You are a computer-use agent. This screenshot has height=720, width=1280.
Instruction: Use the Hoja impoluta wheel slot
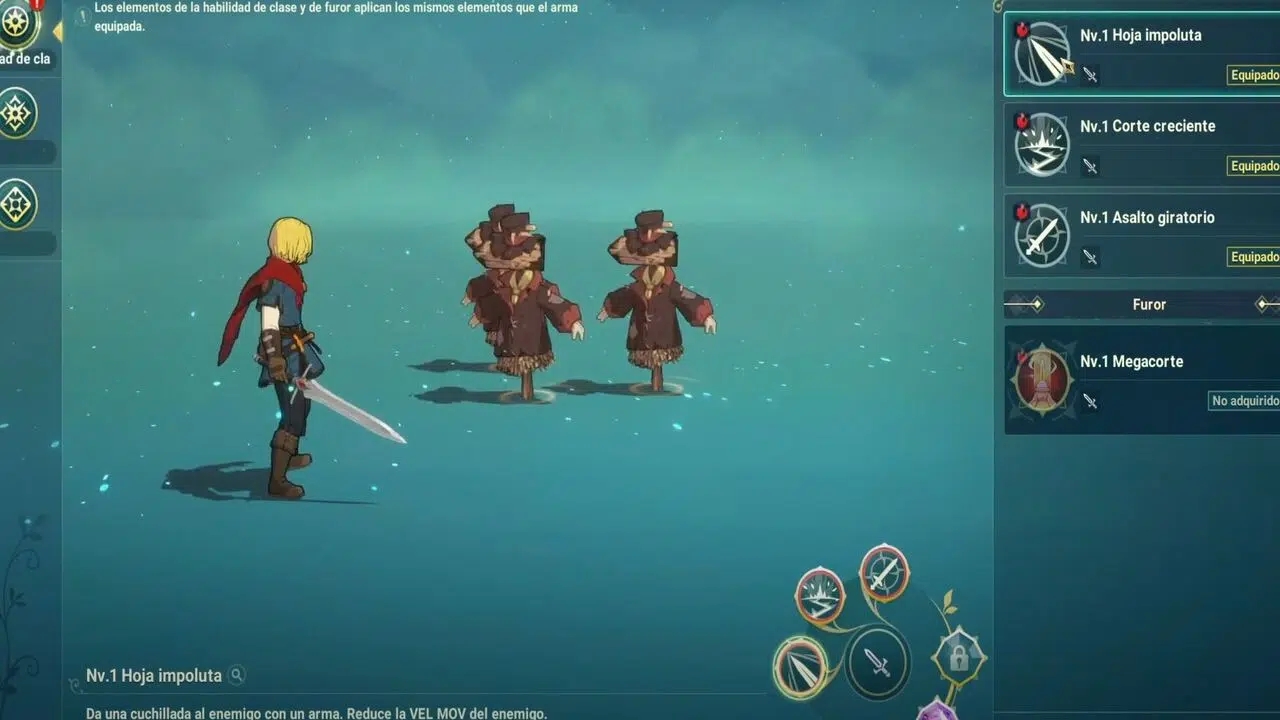coord(801,667)
